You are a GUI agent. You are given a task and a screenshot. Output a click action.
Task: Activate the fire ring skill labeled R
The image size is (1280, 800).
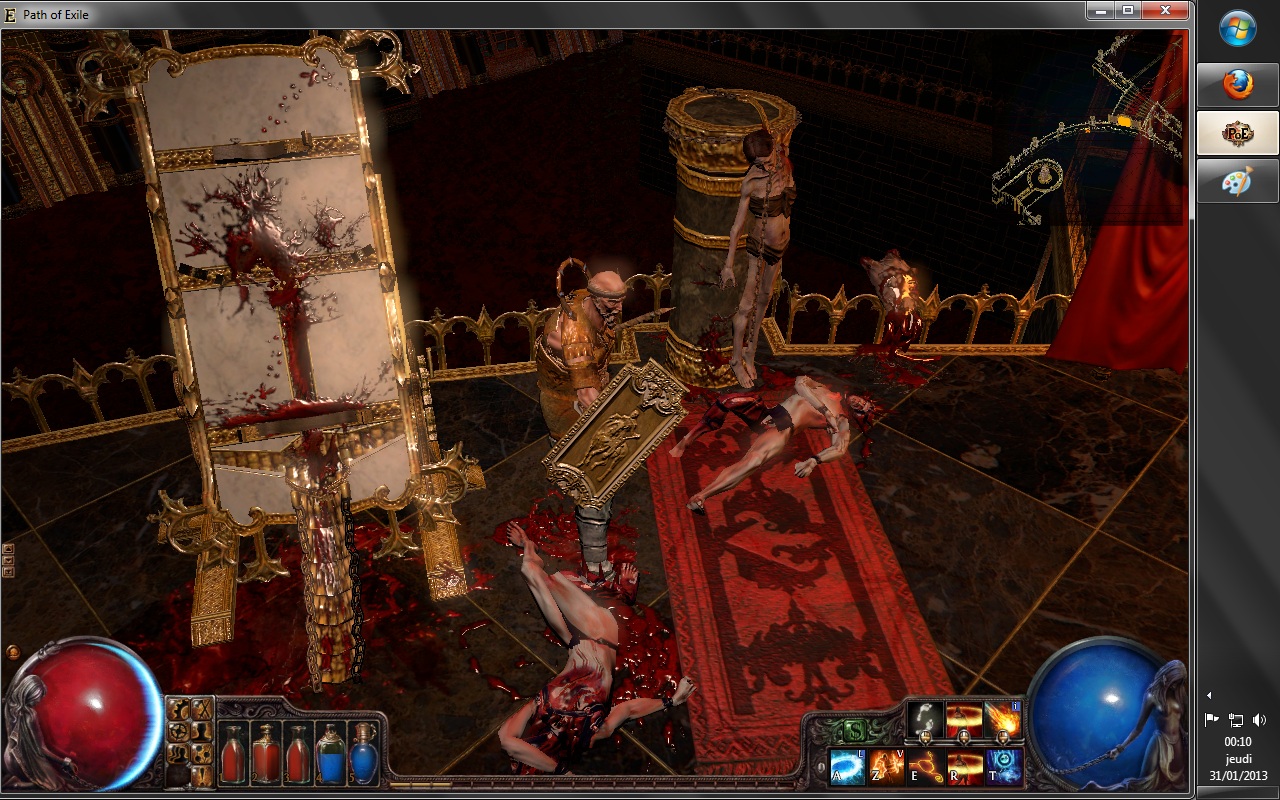point(965,766)
